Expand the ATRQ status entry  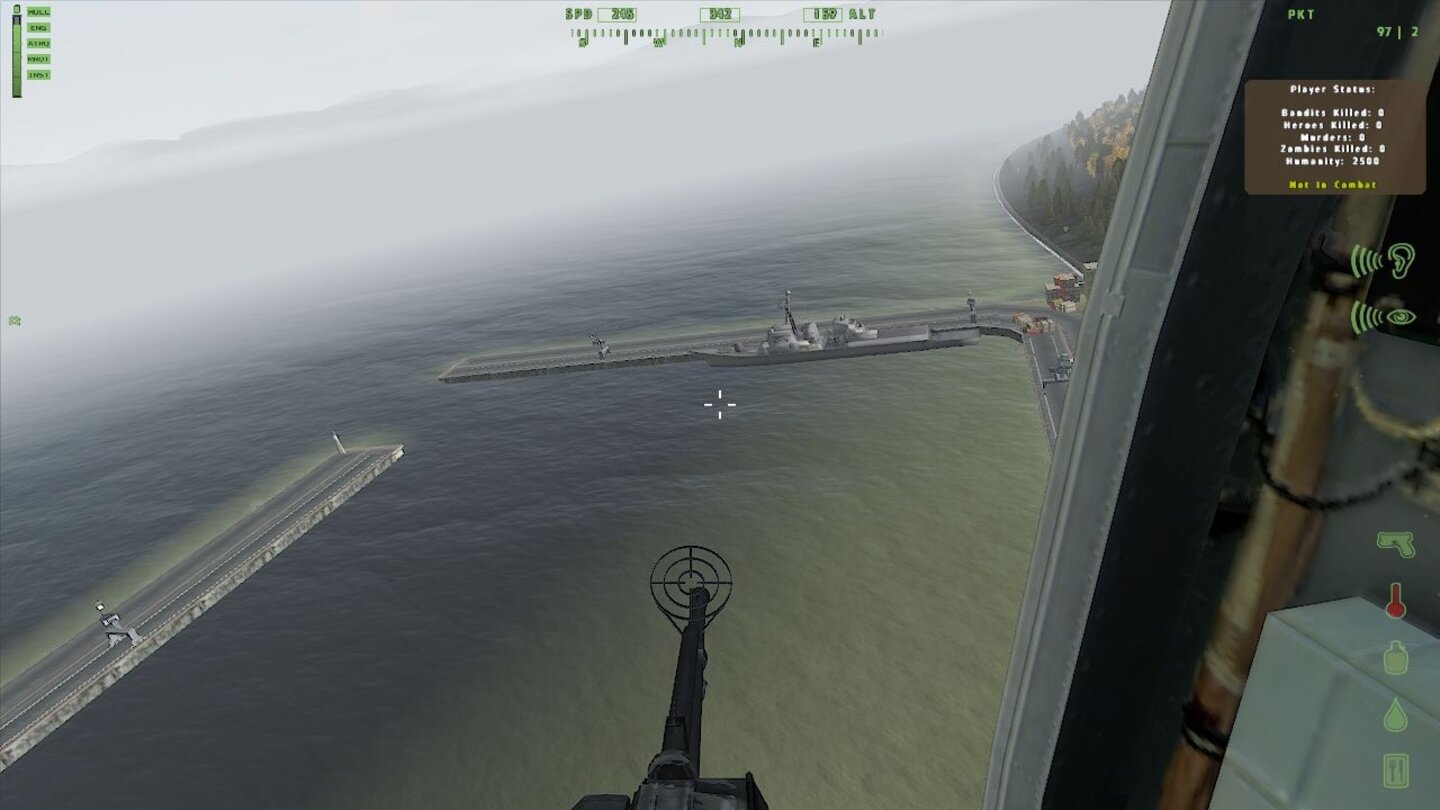38,43
